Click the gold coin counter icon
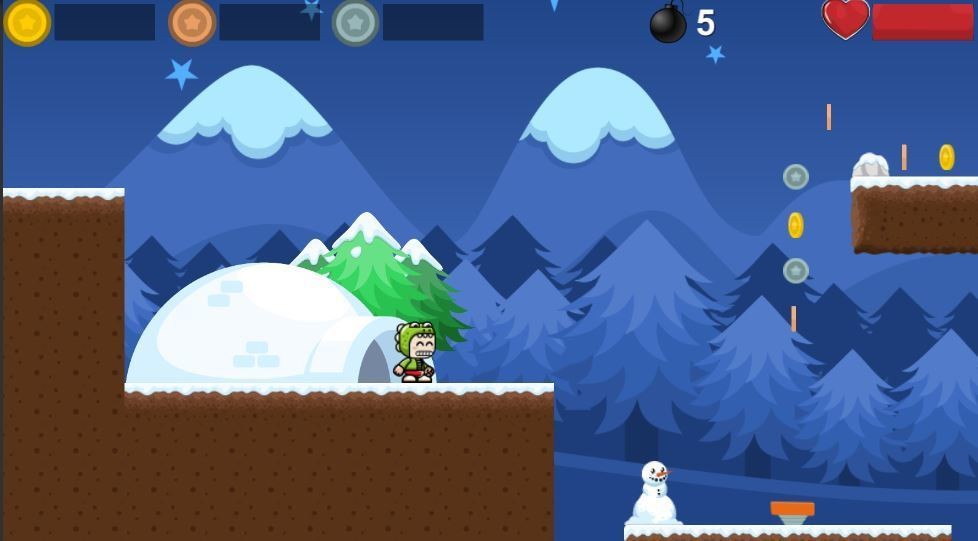Viewport: 978px width, 541px height. [27, 22]
